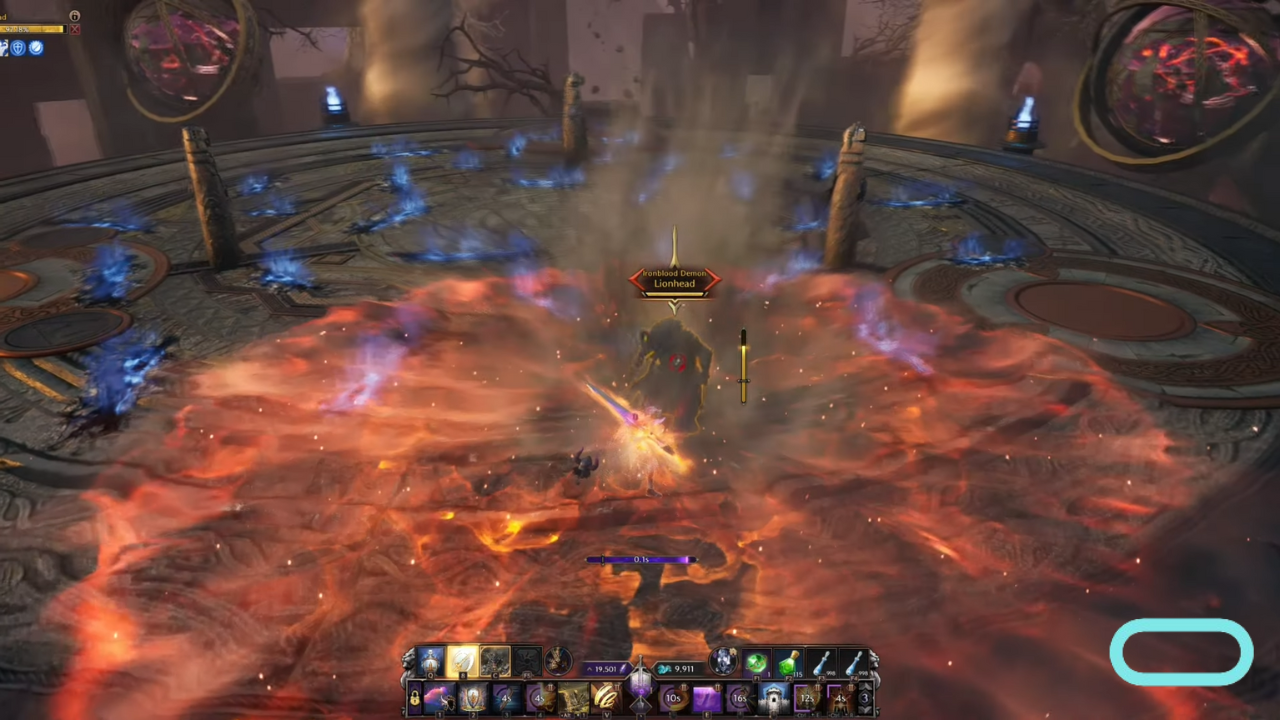This screenshot has width=1280, height=720.
Task: Click the blue shield buff icon top-left
Action: 18,48
